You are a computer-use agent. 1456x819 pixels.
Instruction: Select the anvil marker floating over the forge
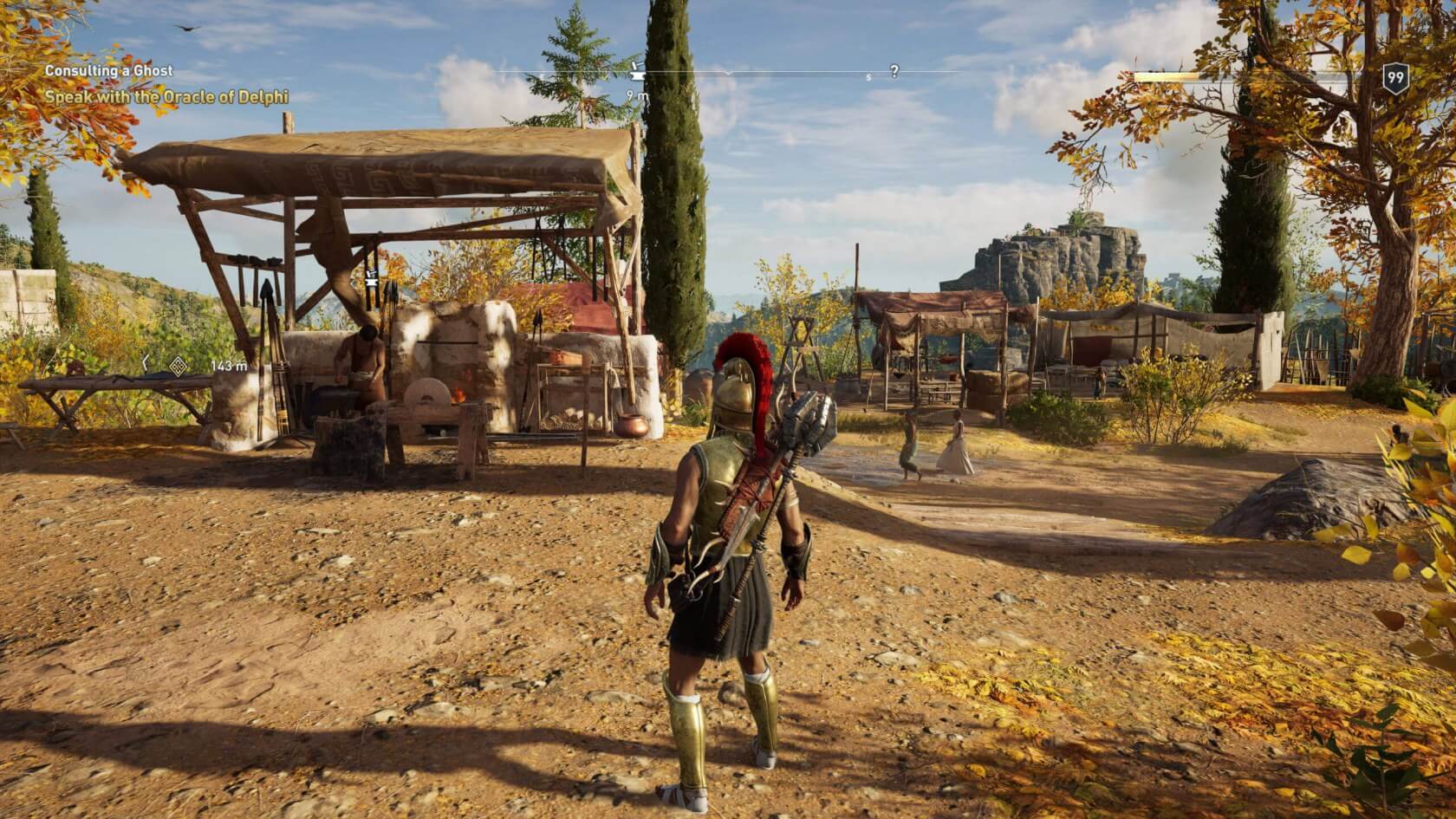[x=374, y=279]
